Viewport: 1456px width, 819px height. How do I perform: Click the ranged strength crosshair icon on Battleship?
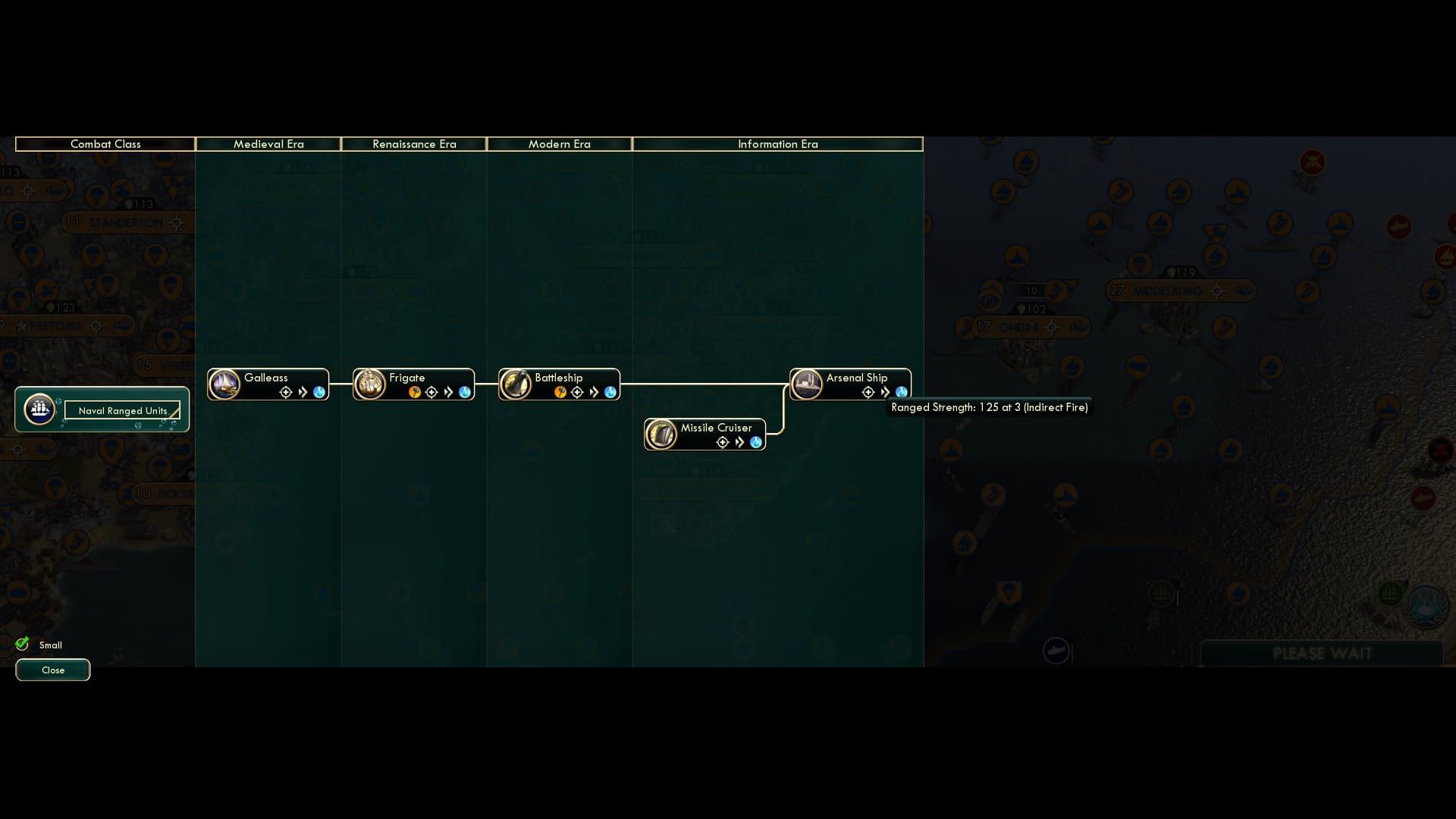[578, 392]
